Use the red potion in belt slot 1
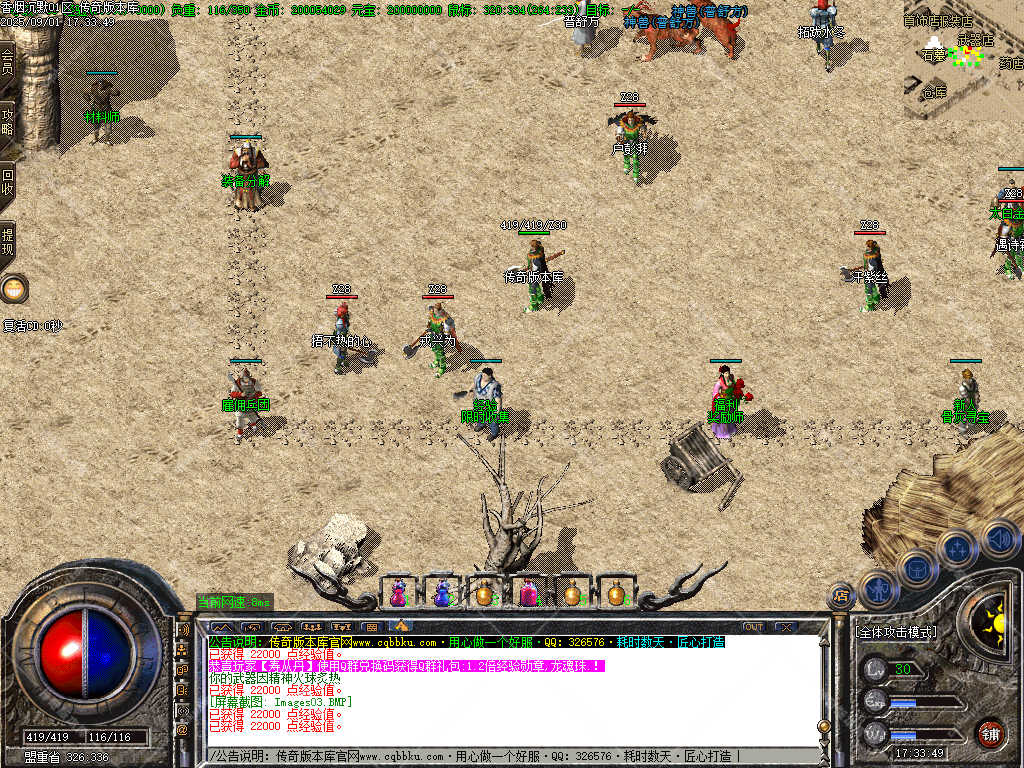This screenshot has height=768, width=1024. pos(398,593)
